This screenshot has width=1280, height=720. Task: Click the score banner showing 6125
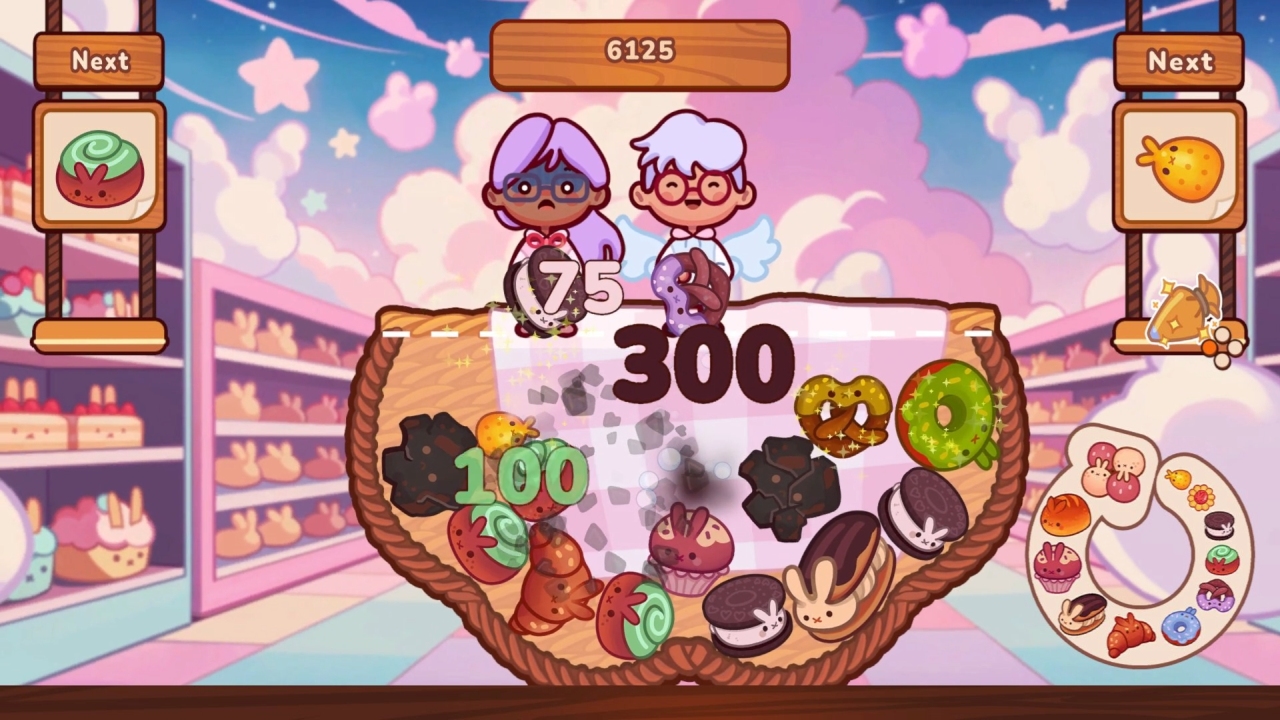[x=638, y=51]
